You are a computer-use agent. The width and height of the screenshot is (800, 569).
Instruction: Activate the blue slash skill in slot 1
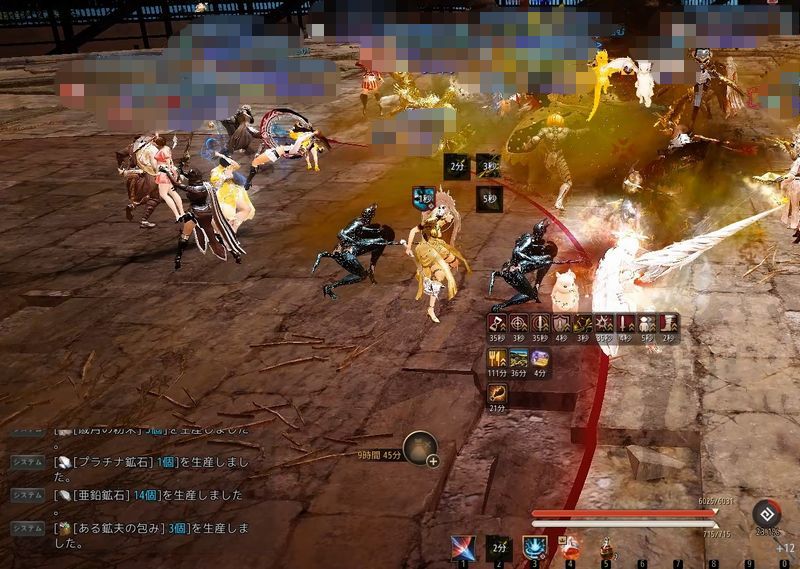coord(462,547)
